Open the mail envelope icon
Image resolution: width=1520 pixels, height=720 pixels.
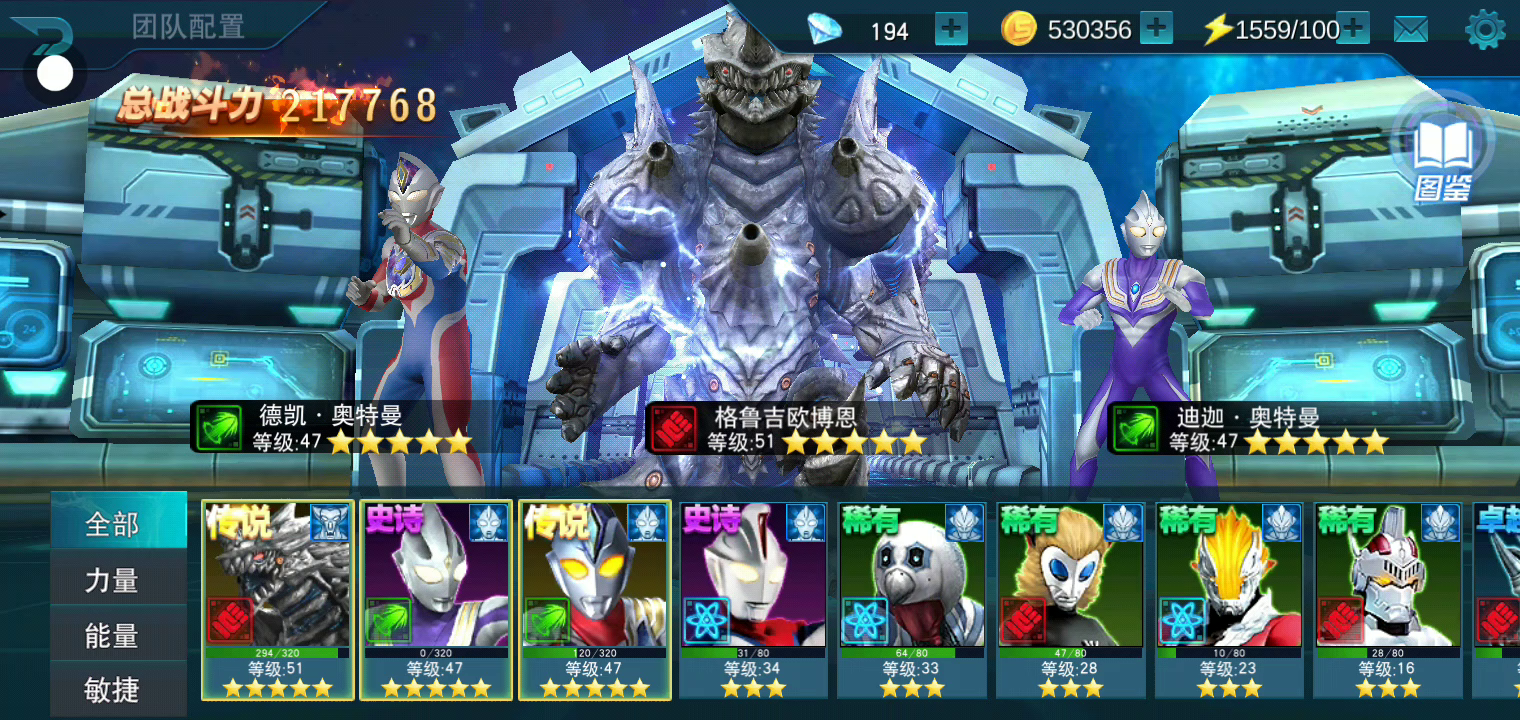(x=1411, y=30)
